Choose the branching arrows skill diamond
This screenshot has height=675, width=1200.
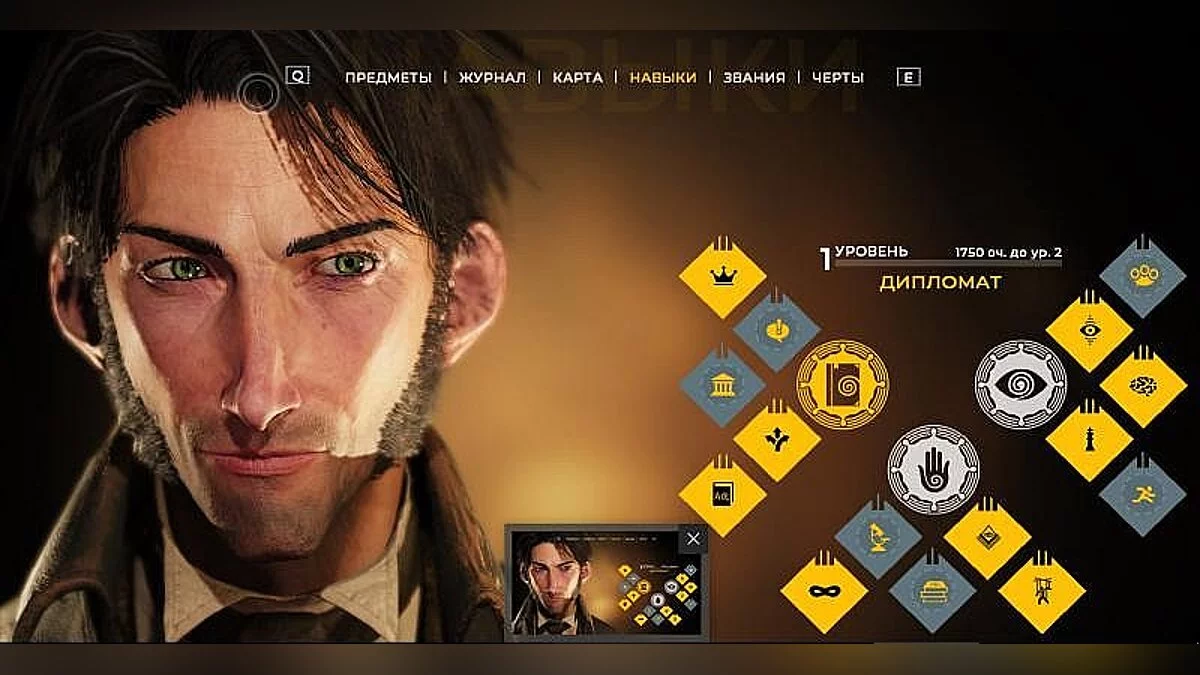[777, 440]
